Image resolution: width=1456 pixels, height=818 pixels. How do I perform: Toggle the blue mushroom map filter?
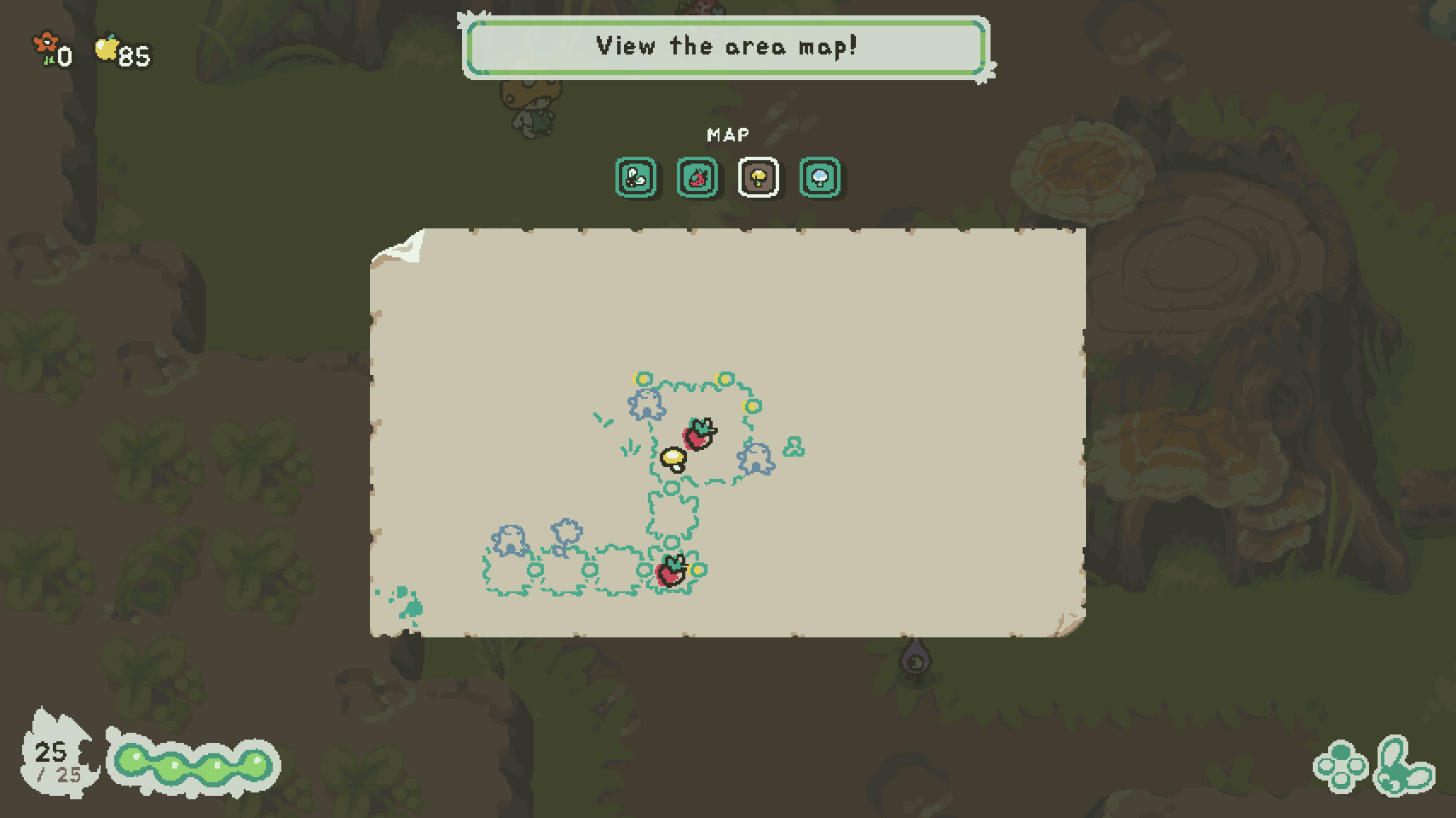click(x=818, y=177)
